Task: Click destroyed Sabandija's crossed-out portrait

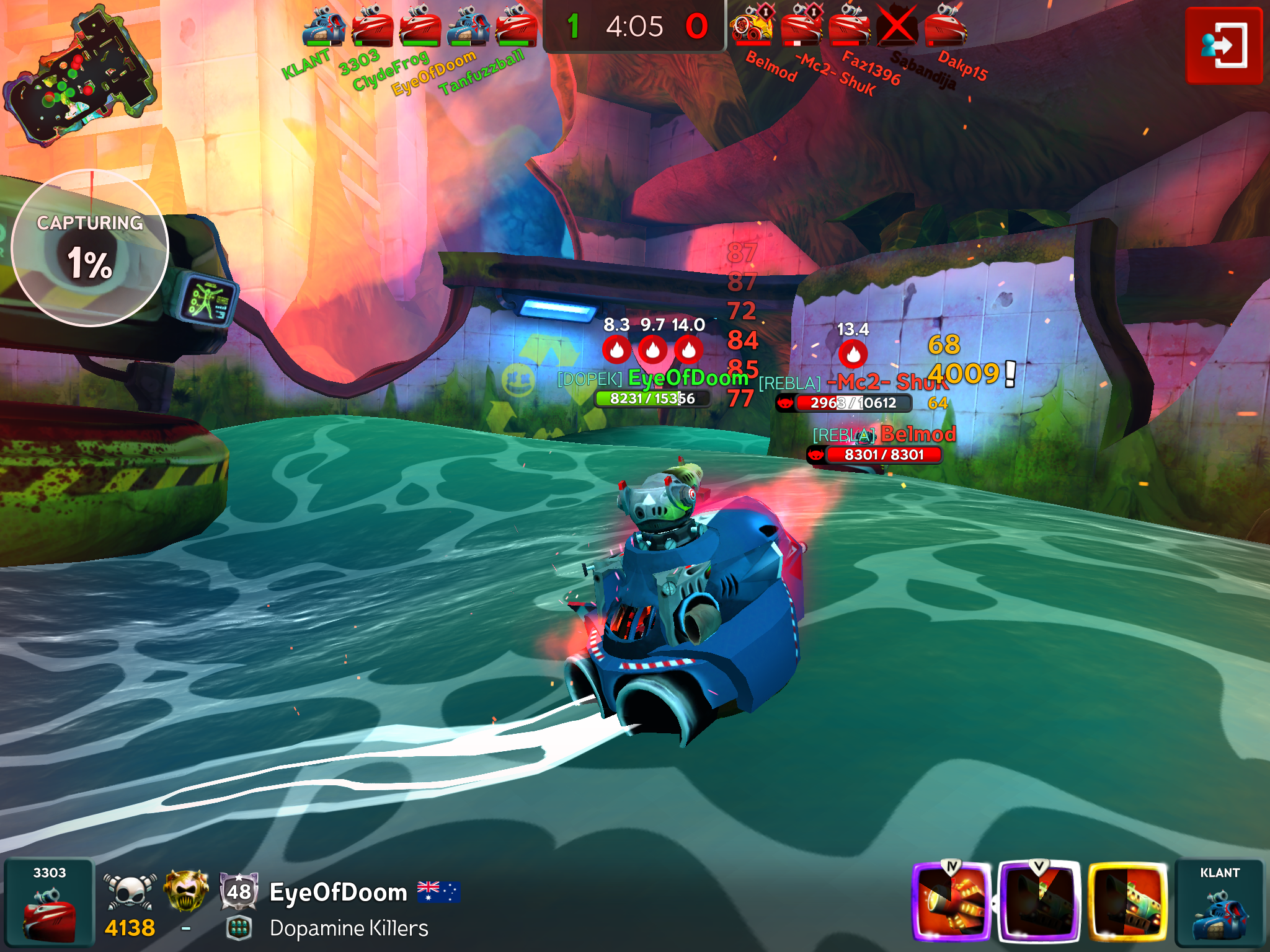Action: 897,27
